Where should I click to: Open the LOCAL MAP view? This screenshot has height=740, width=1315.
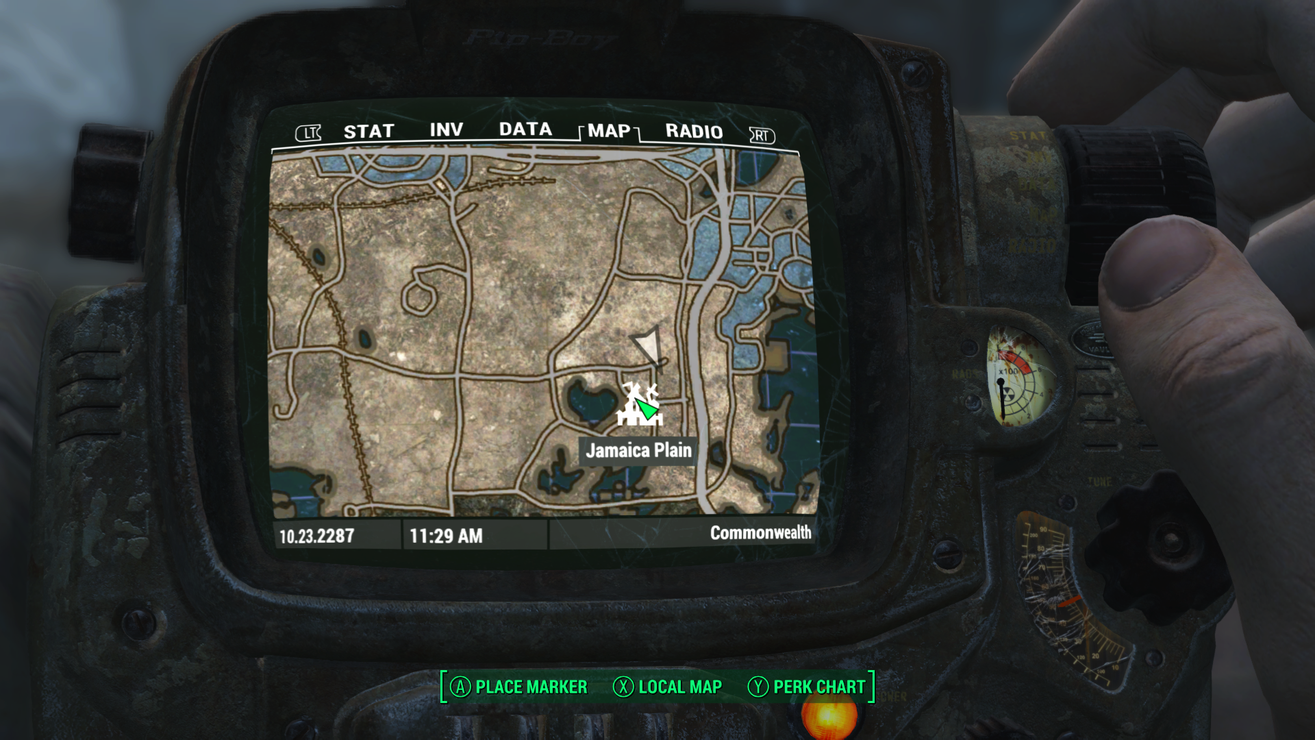[x=667, y=687]
